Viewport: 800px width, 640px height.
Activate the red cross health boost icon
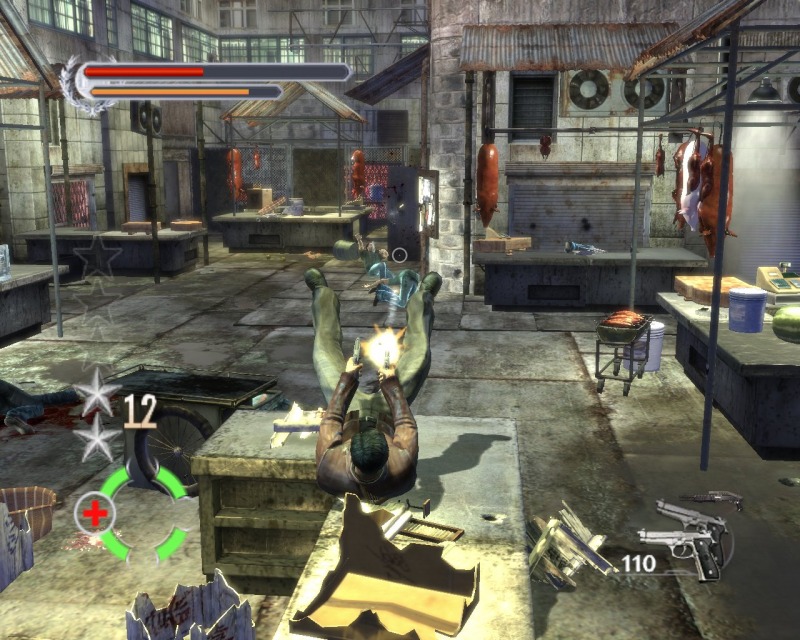(95, 514)
